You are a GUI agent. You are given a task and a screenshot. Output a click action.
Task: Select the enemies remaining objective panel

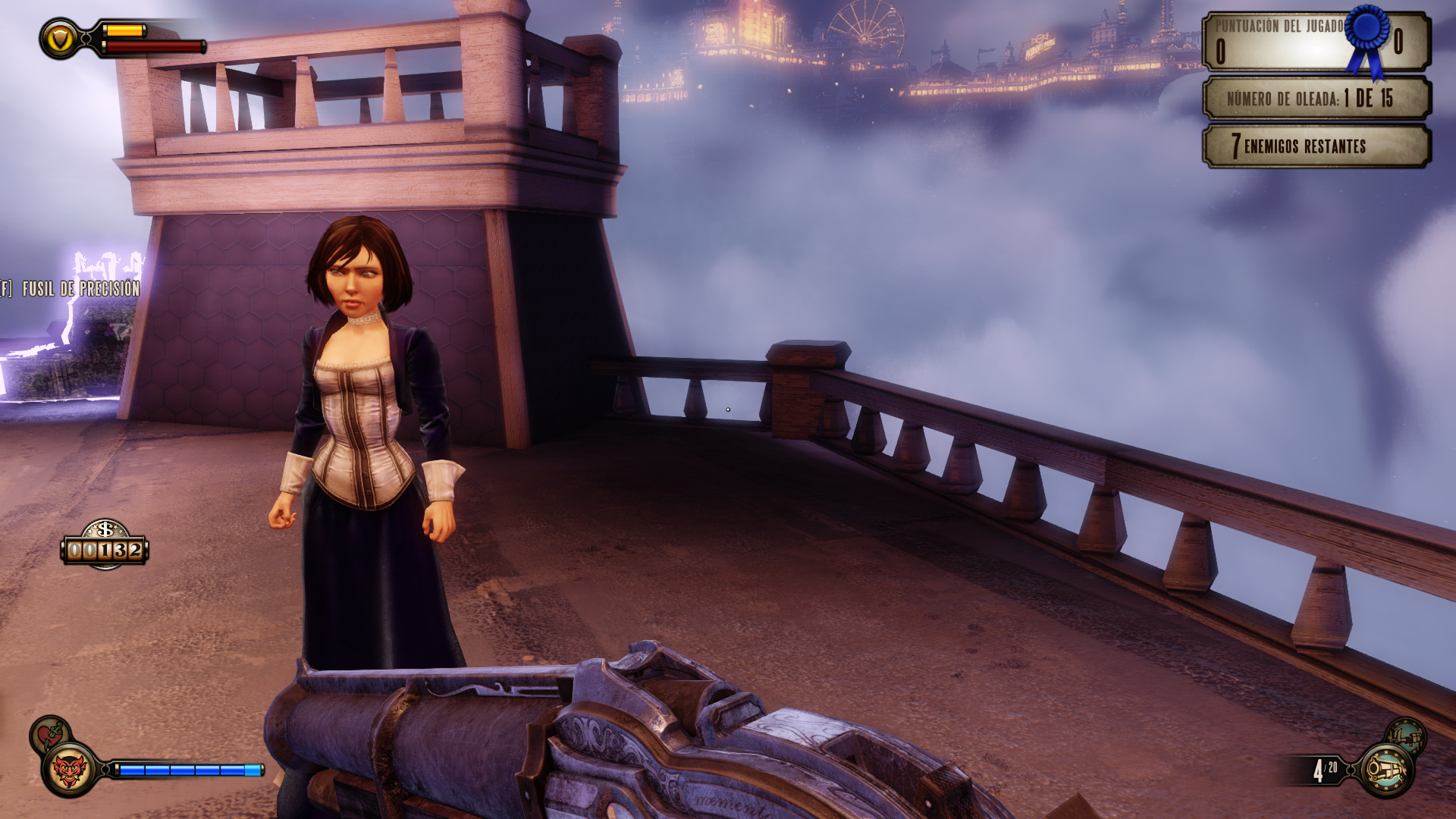click(x=1316, y=146)
